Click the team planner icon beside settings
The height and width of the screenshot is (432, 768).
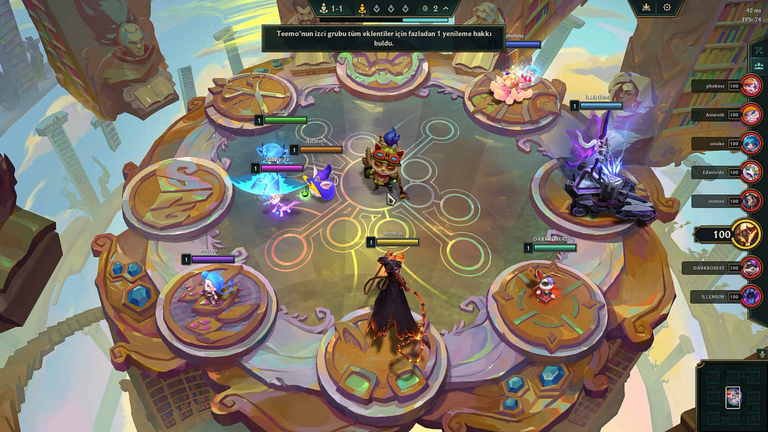[x=646, y=8]
